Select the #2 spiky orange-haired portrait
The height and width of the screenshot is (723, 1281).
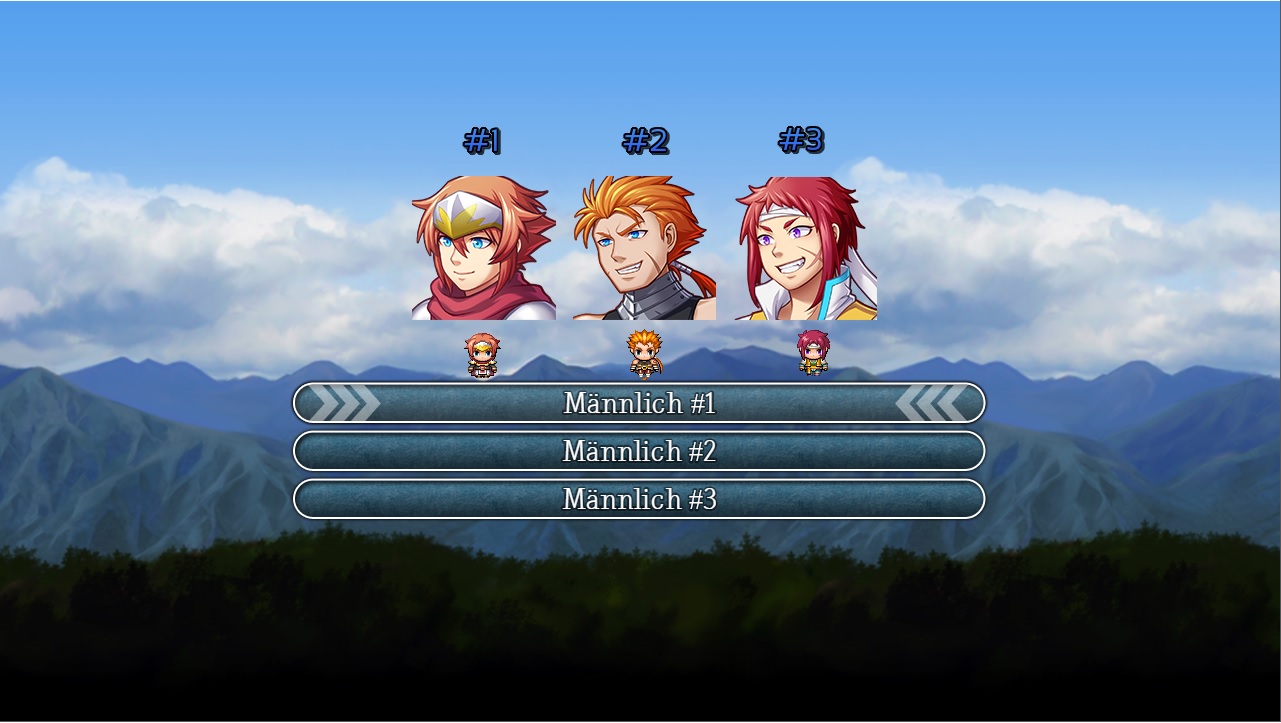(x=644, y=248)
